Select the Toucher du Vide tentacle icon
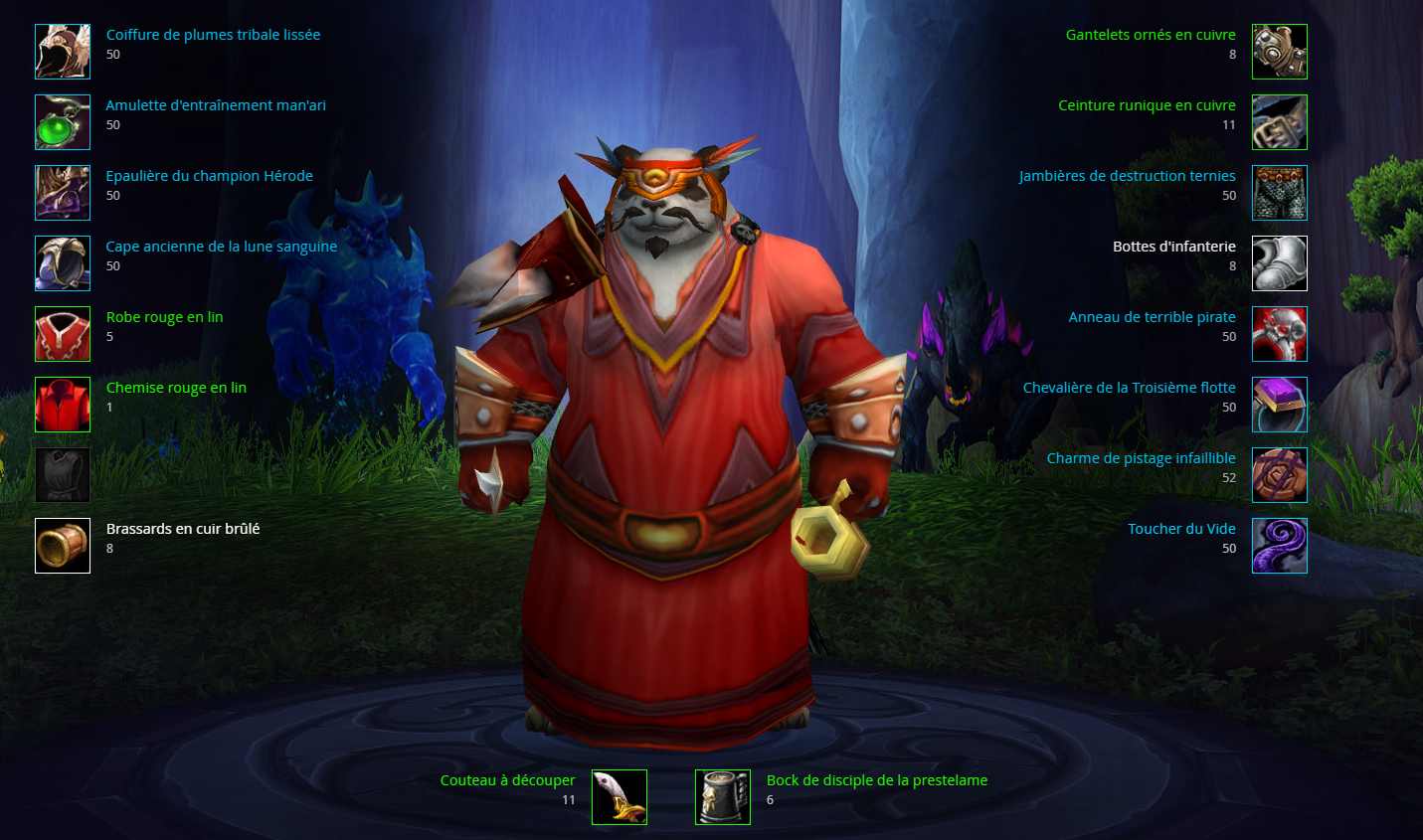Viewport: 1423px width, 840px height. (1280, 545)
